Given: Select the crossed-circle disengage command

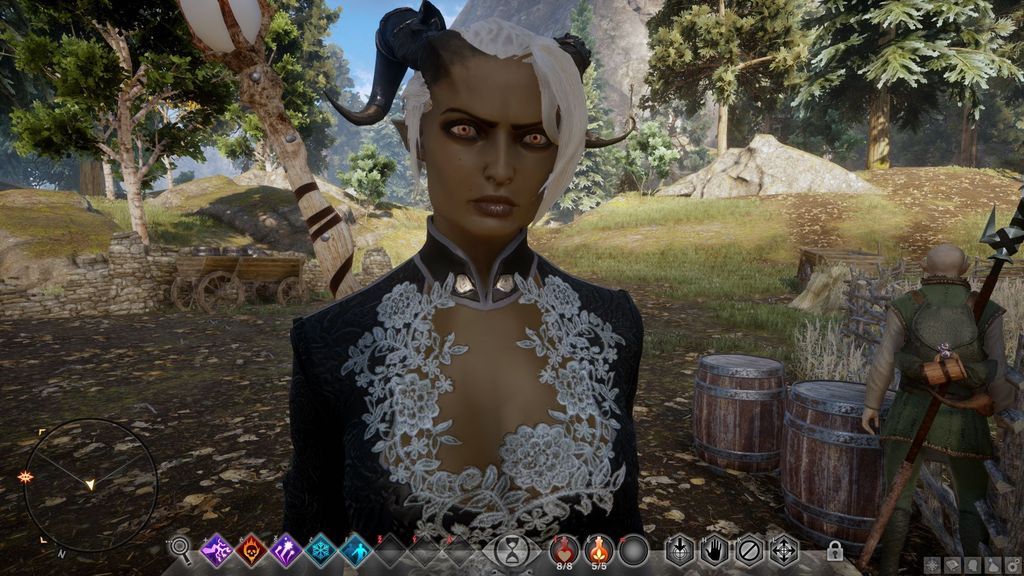Looking at the screenshot, I should pos(749,549).
